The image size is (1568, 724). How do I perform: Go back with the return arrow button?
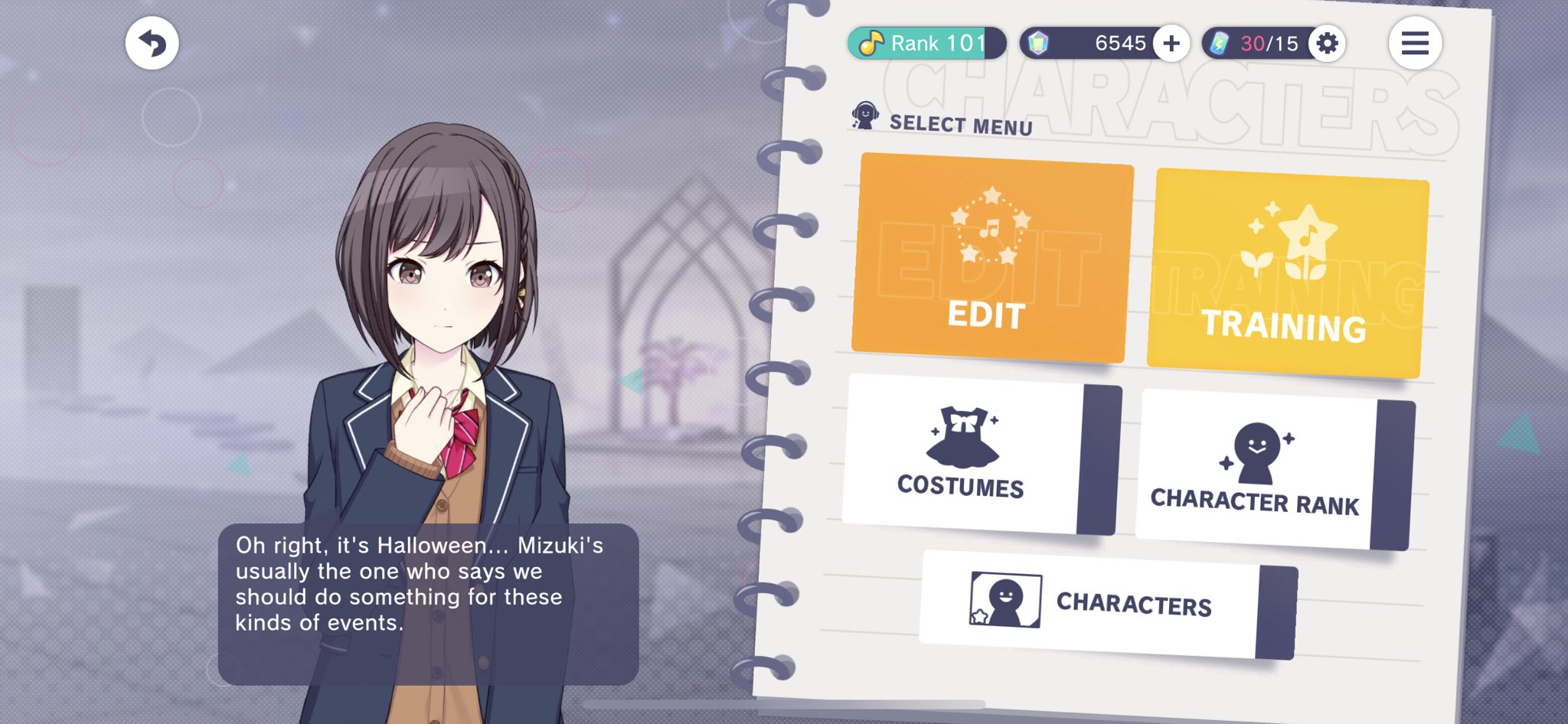click(152, 43)
